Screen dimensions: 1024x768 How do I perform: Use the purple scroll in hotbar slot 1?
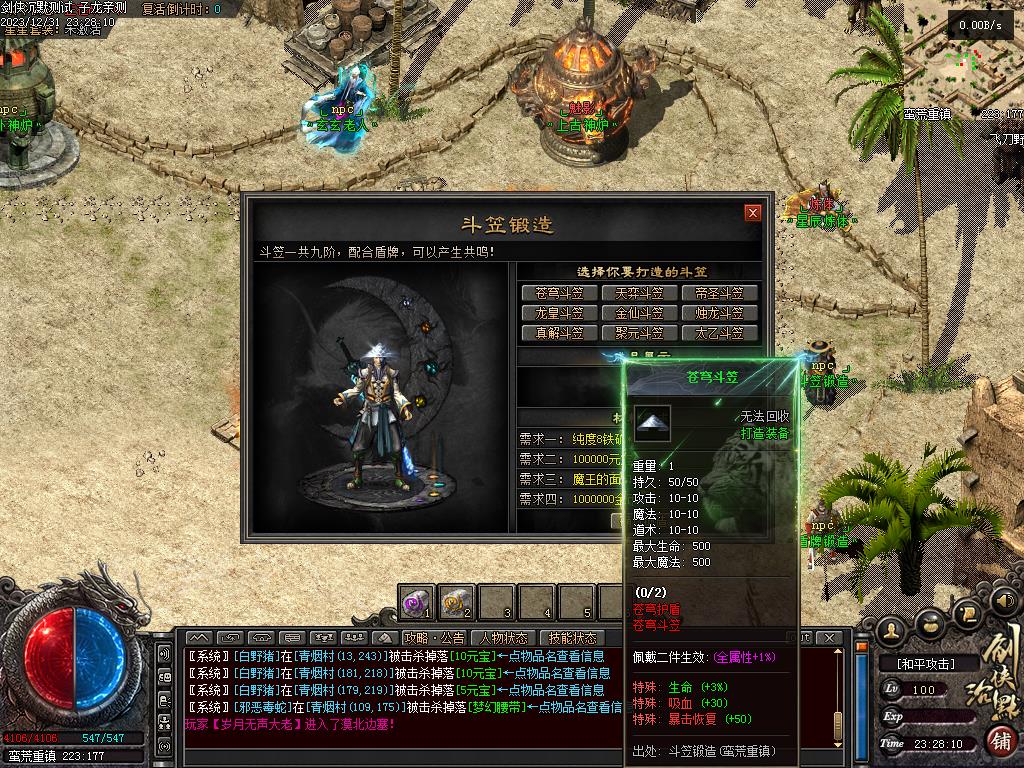[x=416, y=603]
